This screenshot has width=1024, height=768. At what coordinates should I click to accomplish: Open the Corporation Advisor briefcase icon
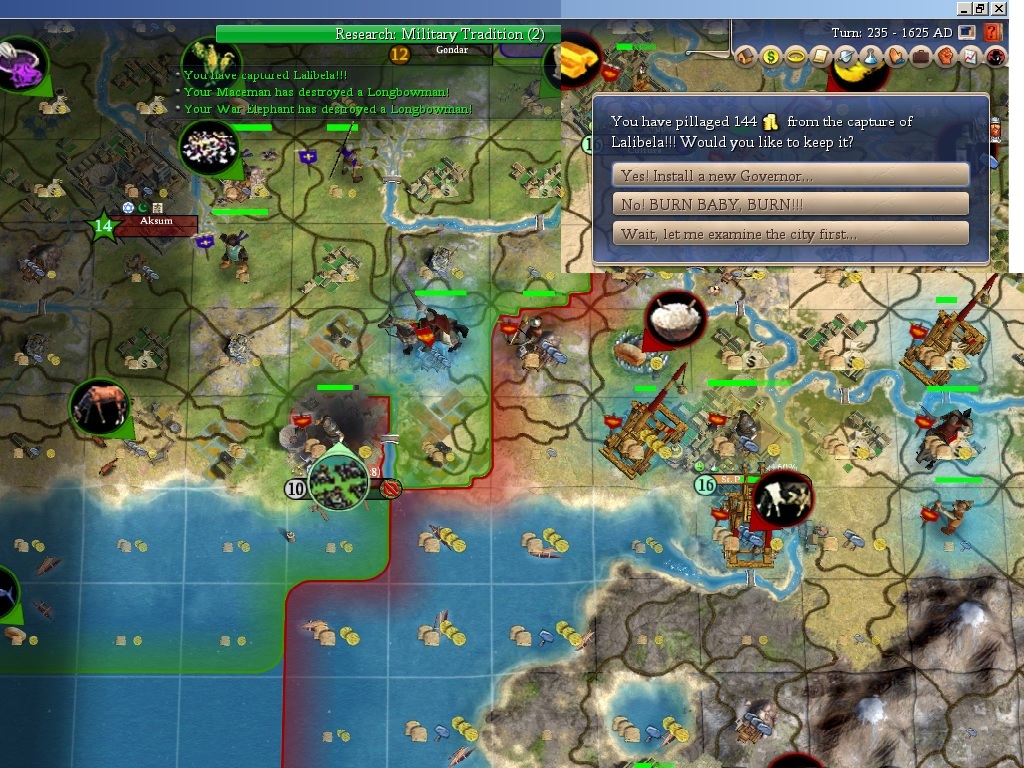[x=920, y=57]
